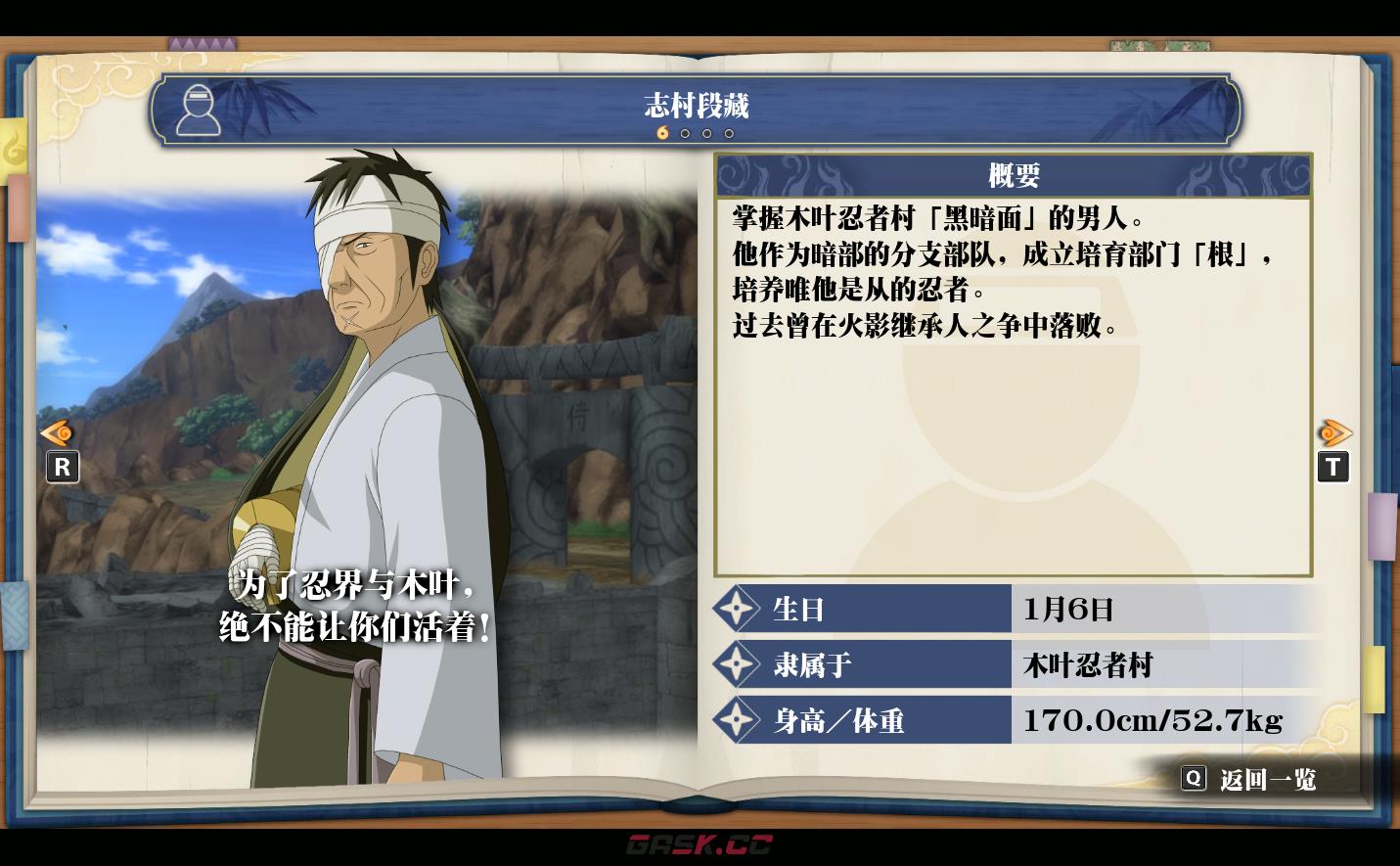The image size is (1400, 866).
Task: Click the Q keycap icon near 返回一览
Action: click(1194, 778)
